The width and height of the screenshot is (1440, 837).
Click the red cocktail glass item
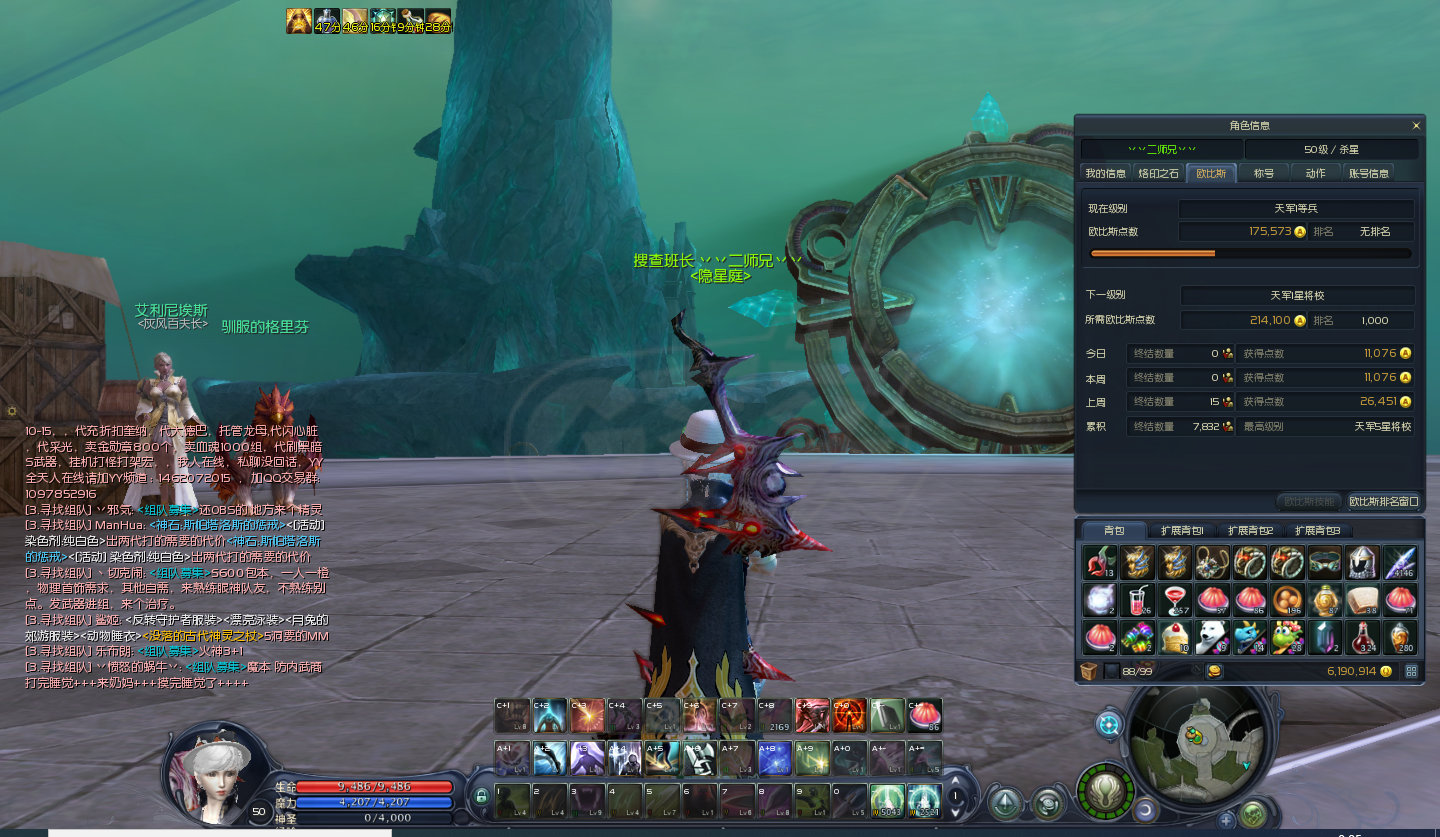pos(1175,600)
